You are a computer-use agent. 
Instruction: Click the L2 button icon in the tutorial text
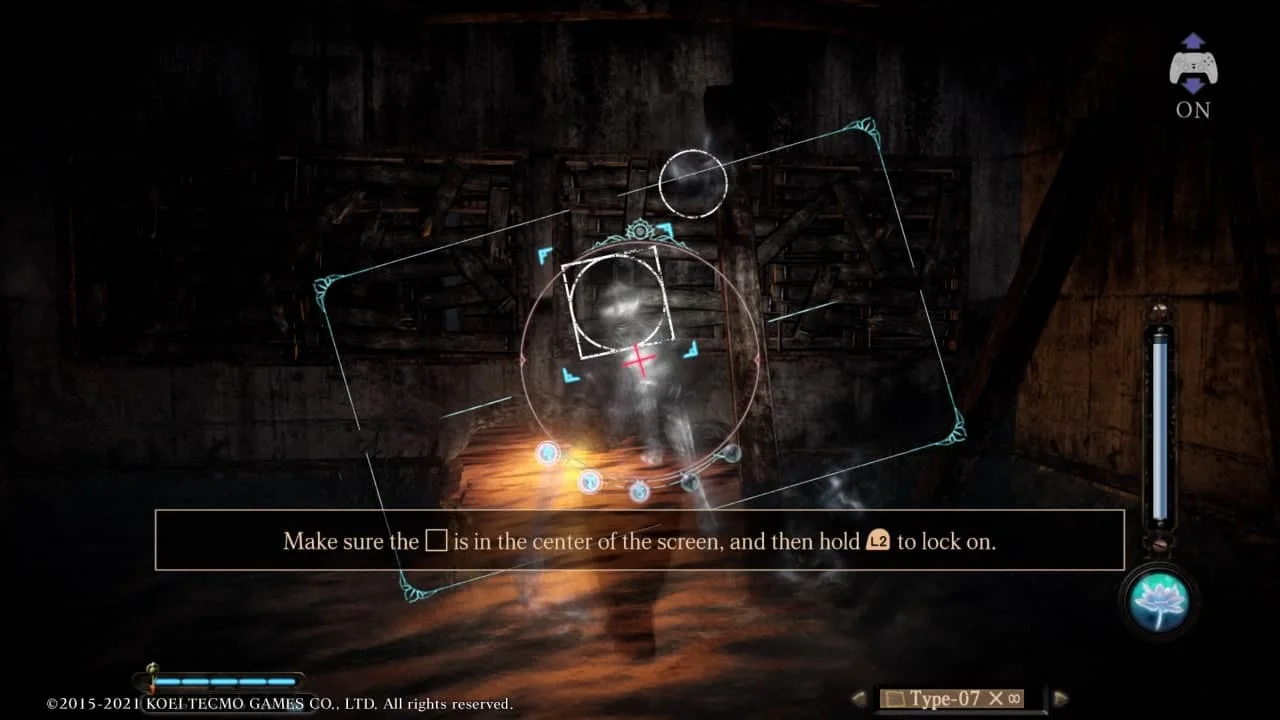click(x=880, y=541)
